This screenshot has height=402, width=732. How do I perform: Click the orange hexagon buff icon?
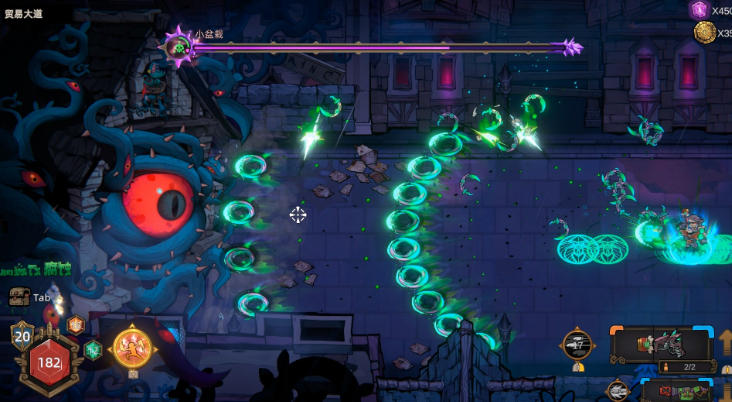pyautogui.click(x=75, y=324)
